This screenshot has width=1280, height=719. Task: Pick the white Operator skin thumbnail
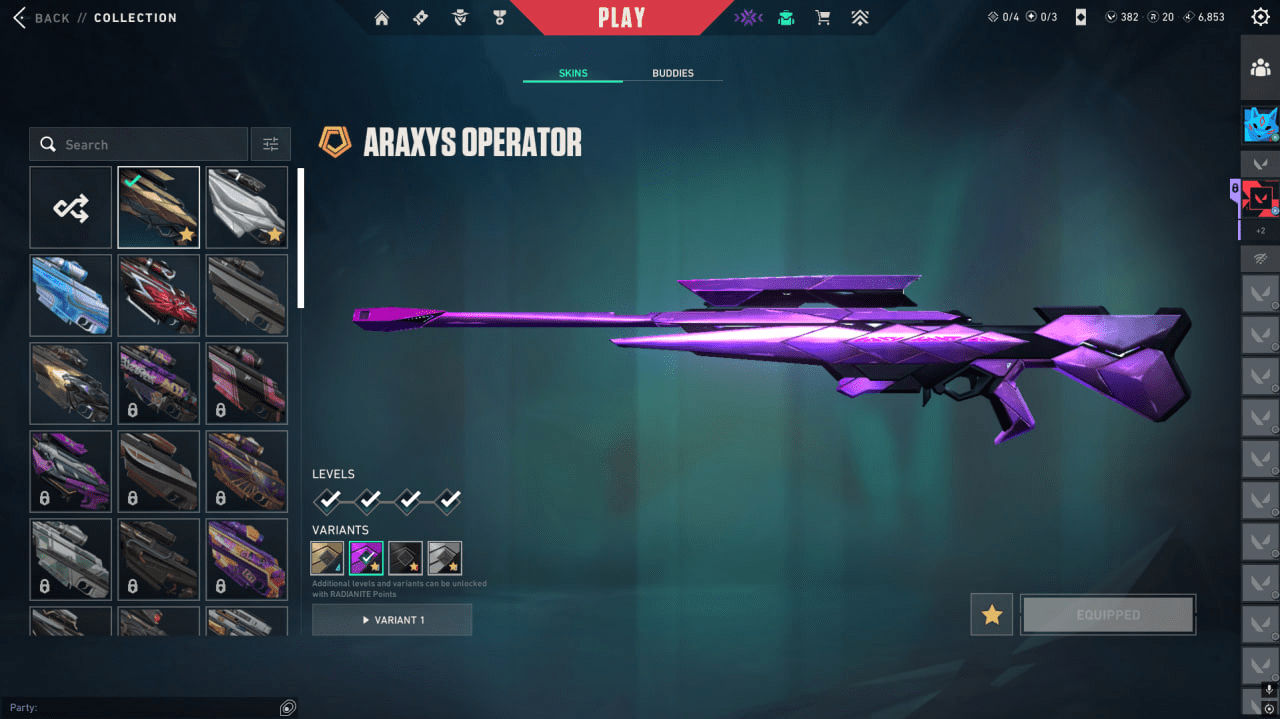click(246, 207)
